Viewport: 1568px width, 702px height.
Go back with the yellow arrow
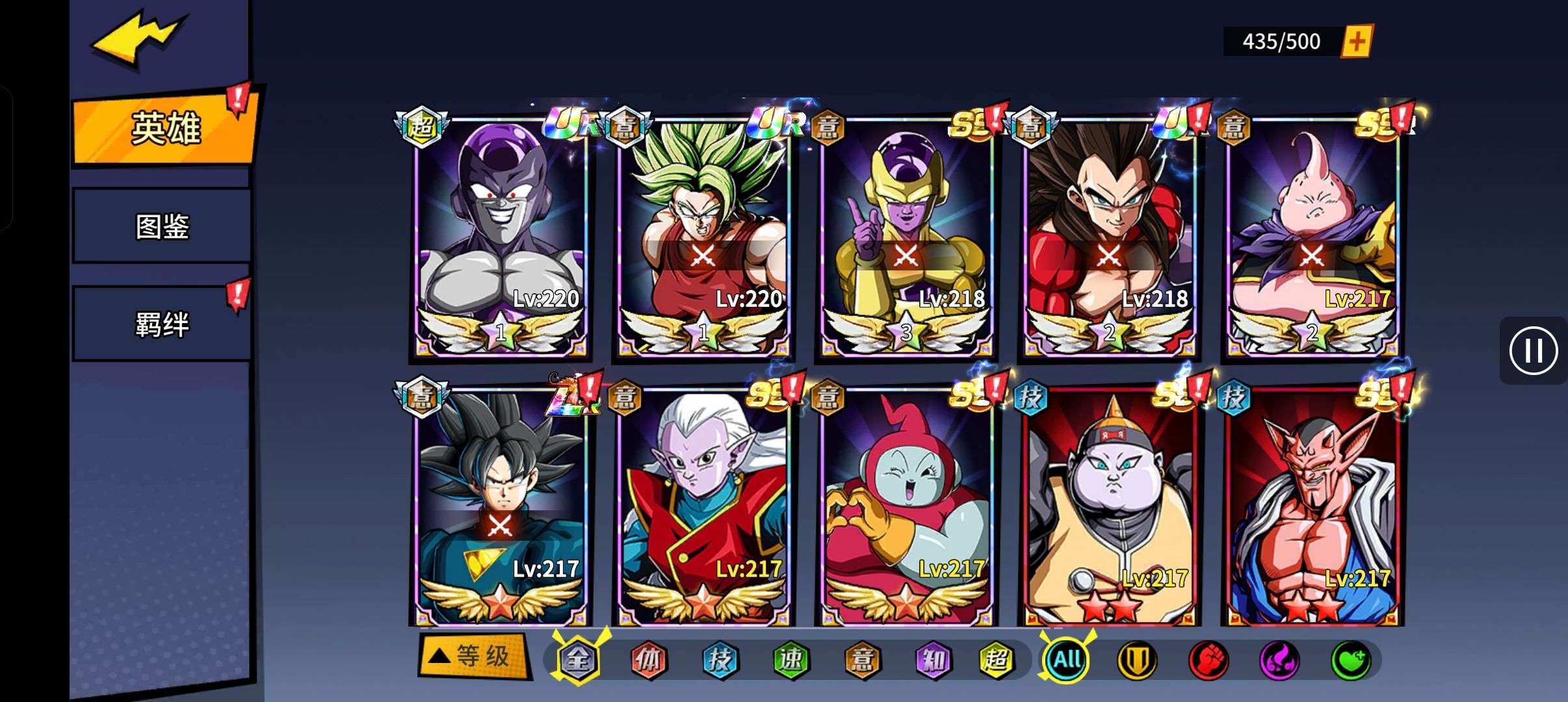pyautogui.click(x=140, y=40)
